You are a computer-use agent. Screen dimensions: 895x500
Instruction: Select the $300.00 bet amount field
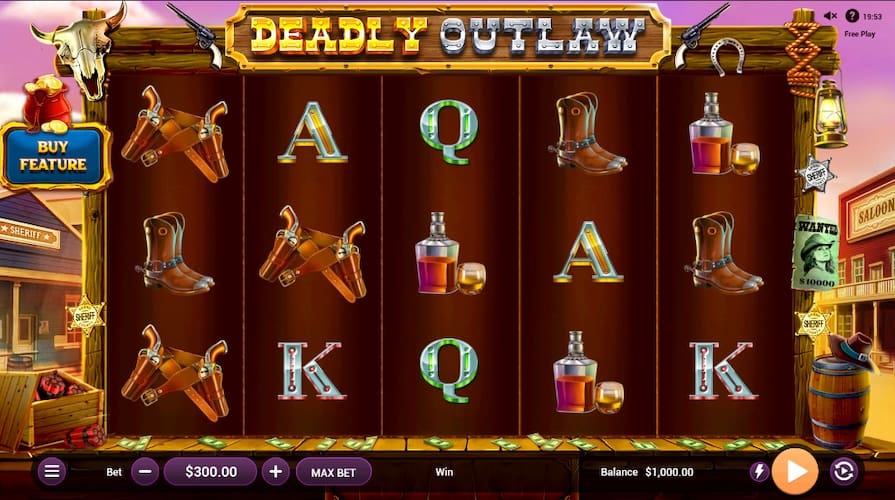pos(211,471)
